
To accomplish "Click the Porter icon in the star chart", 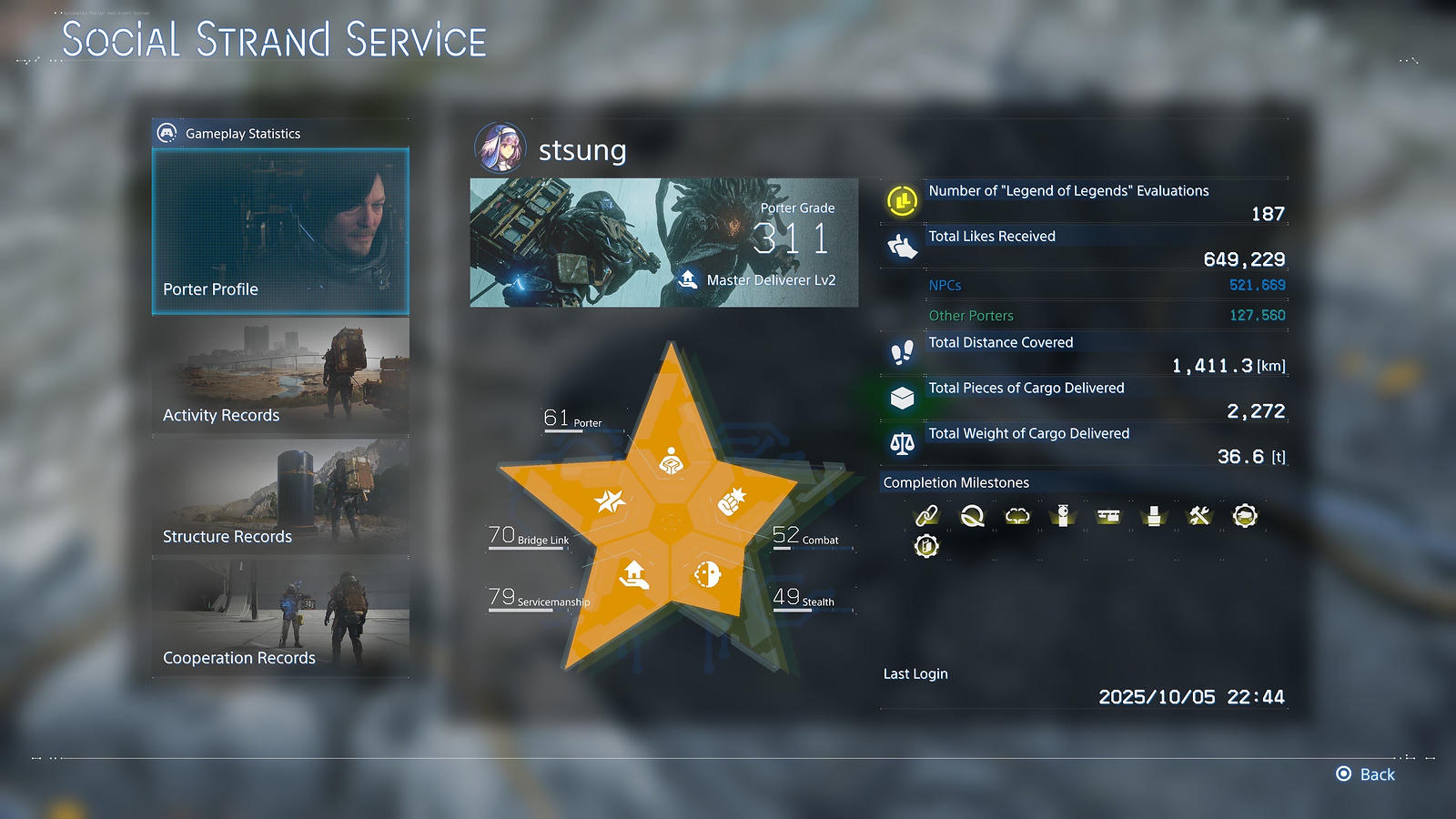I will [x=672, y=461].
